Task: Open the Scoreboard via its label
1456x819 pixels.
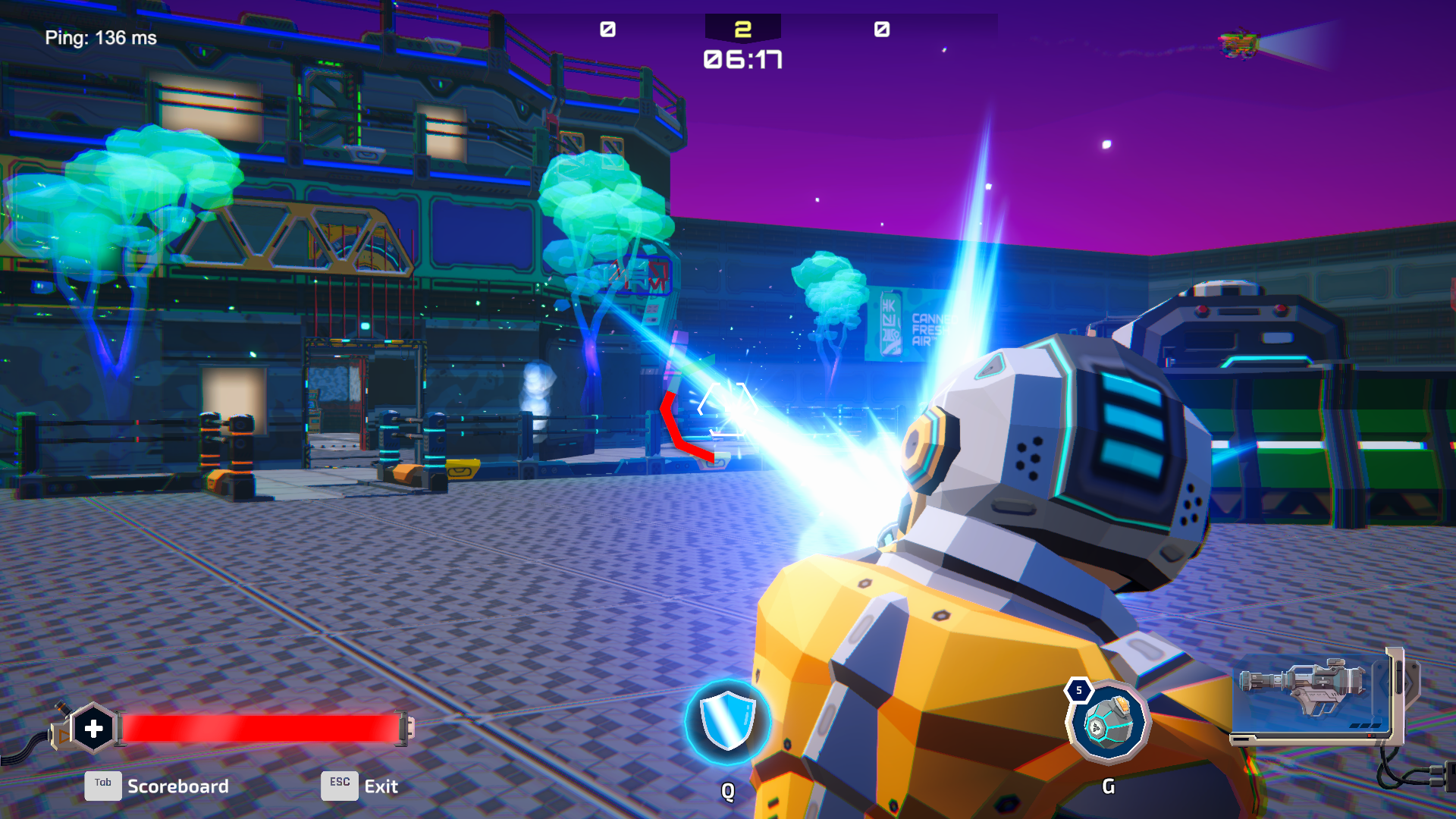Action: 179,786
